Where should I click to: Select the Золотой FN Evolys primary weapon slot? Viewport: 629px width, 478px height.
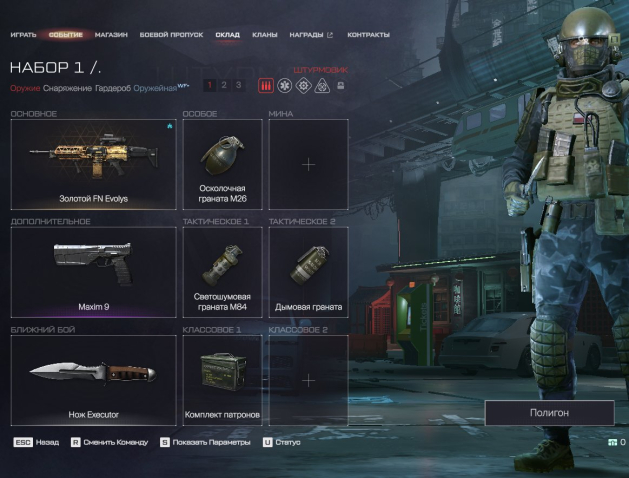(93, 165)
